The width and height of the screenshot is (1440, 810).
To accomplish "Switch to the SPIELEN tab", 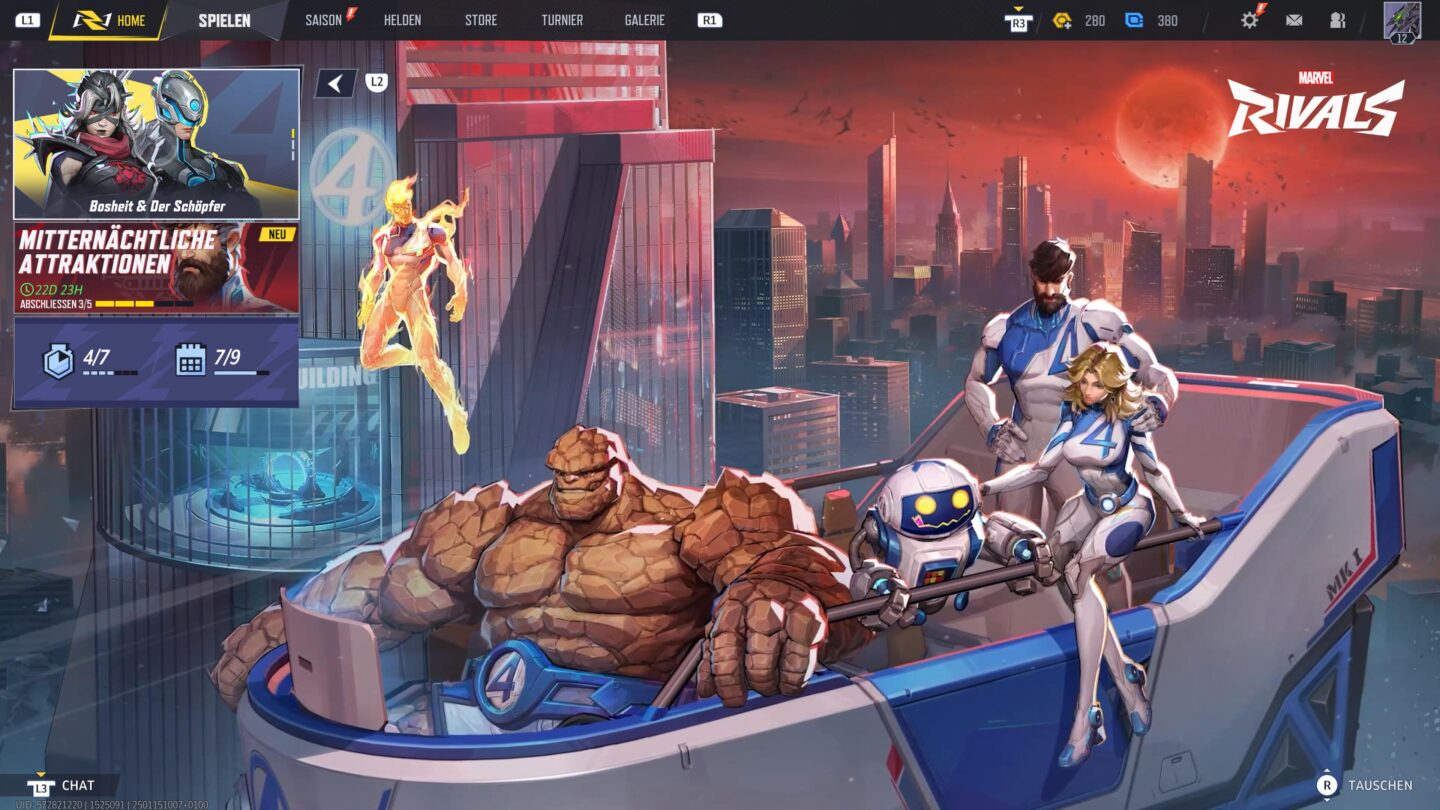I will pos(226,19).
